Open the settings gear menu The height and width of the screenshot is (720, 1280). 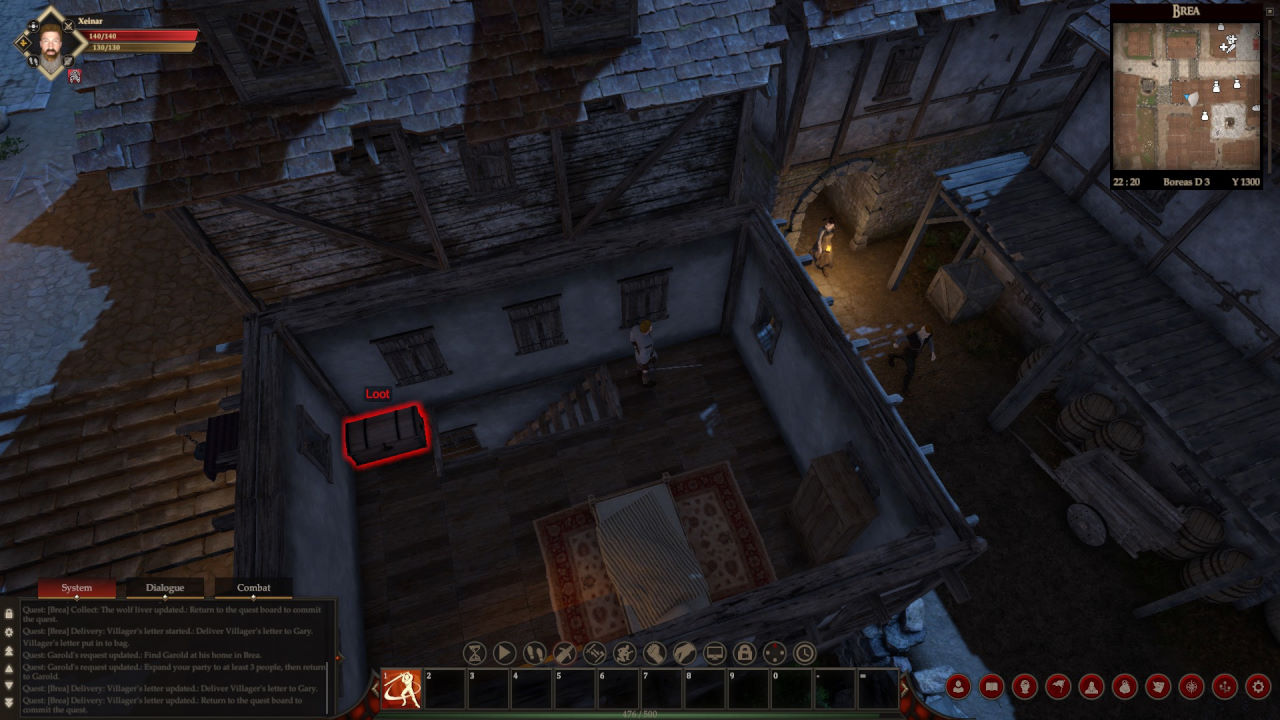pos(1258,687)
